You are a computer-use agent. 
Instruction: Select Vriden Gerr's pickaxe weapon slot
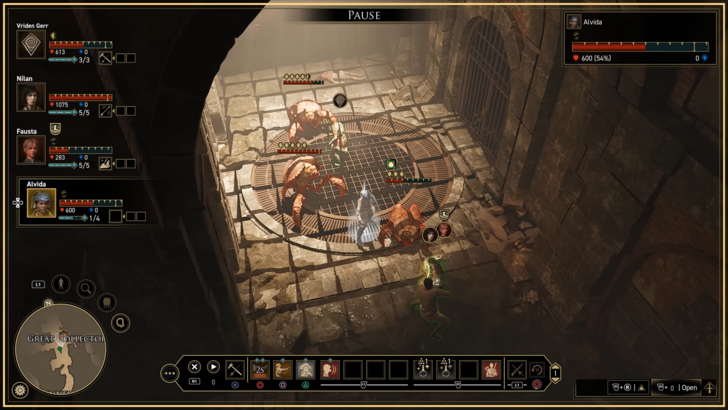click(103, 58)
